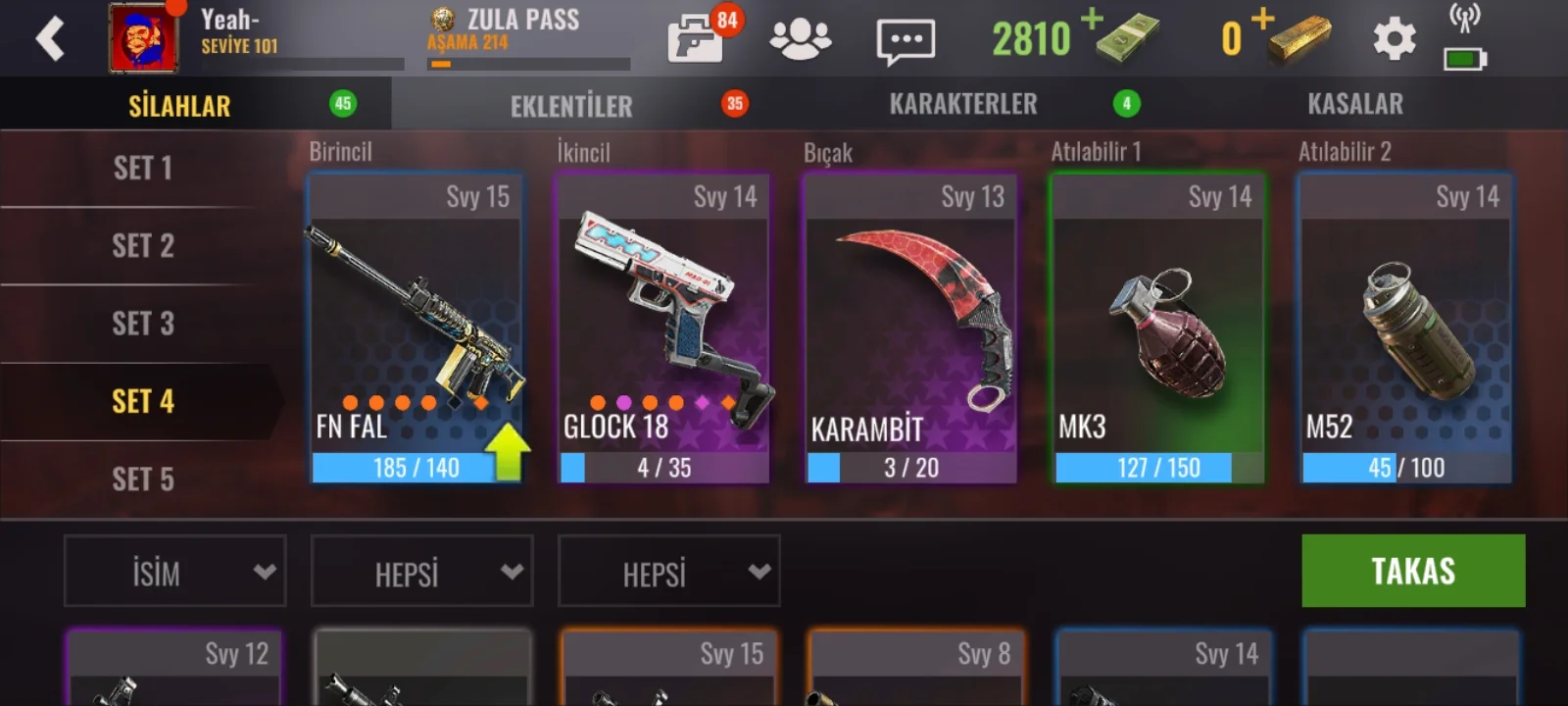Open the friends list icon
This screenshot has height=706, width=1568.
tap(800, 40)
